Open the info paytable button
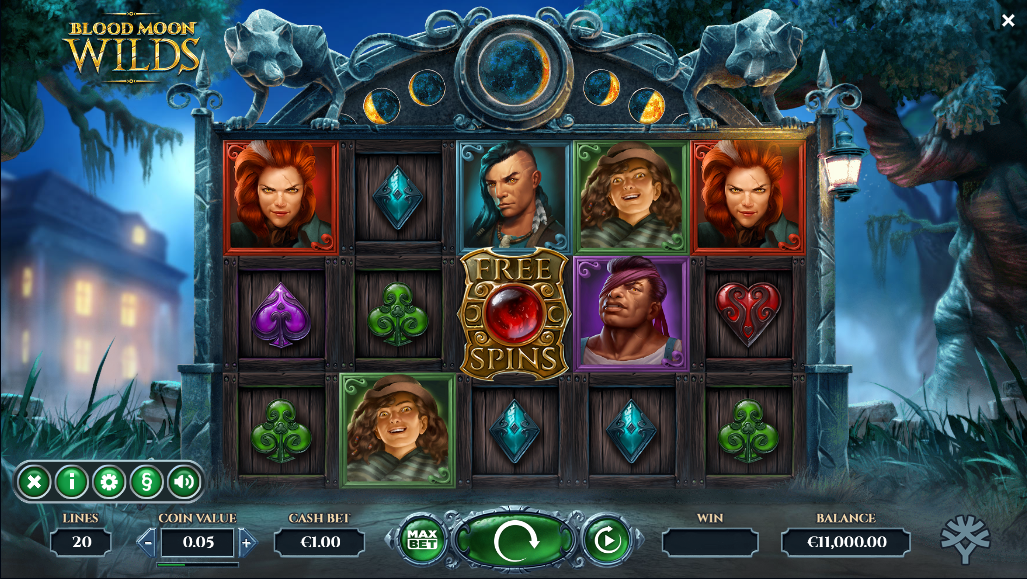Screen dimensions: 1027x579 pyautogui.click(x=71, y=482)
